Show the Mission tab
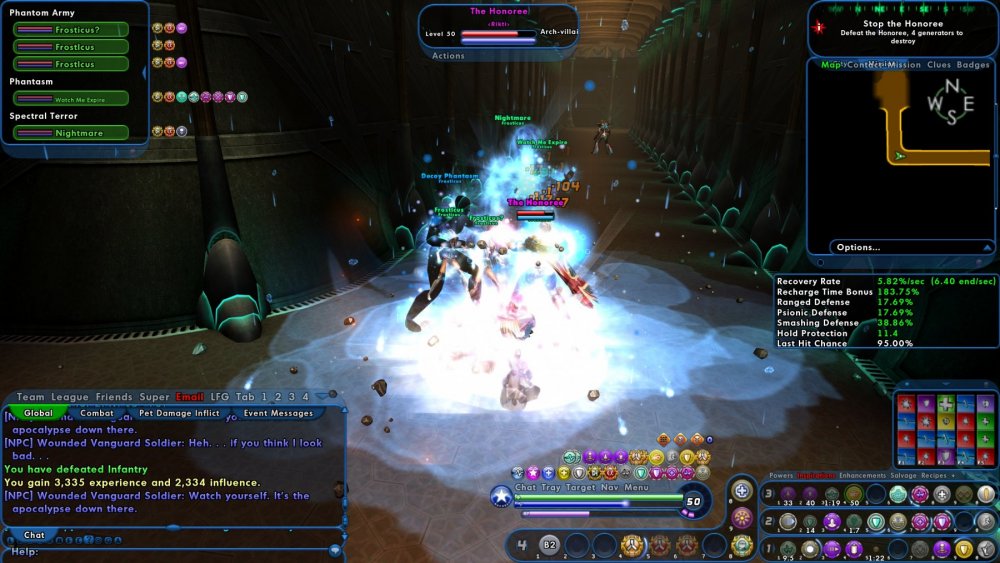The width and height of the screenshot is (1000, 563). click(903, 65)
